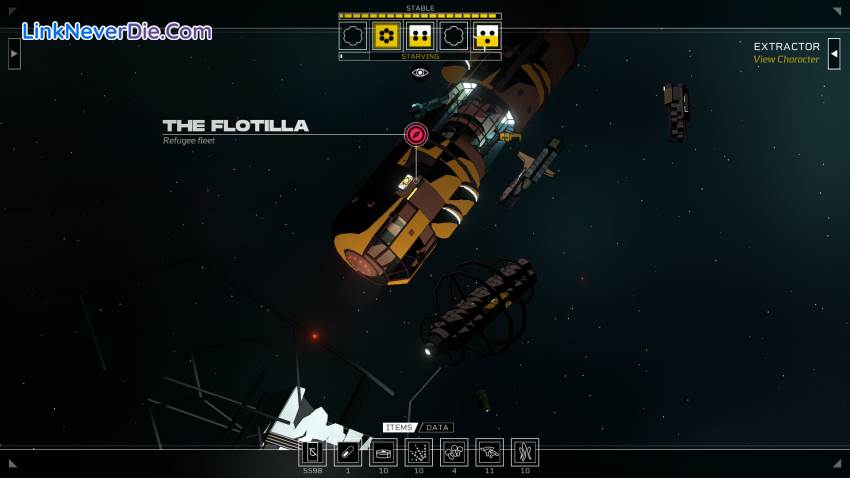
Task: Select the ITEMS tab
Action: (x=399, y=427)
